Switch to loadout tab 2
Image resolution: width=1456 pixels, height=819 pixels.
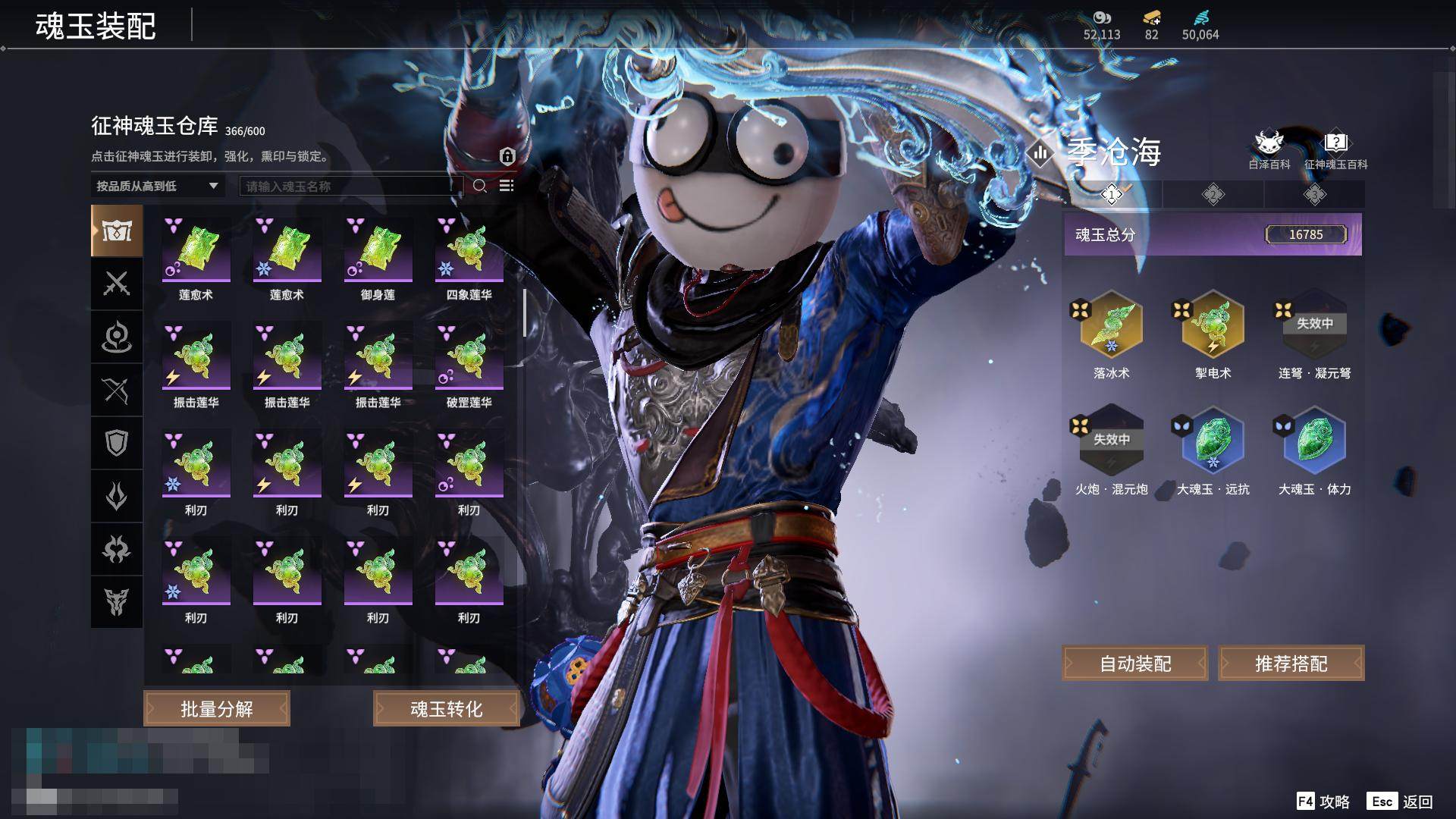point(1213,195)
